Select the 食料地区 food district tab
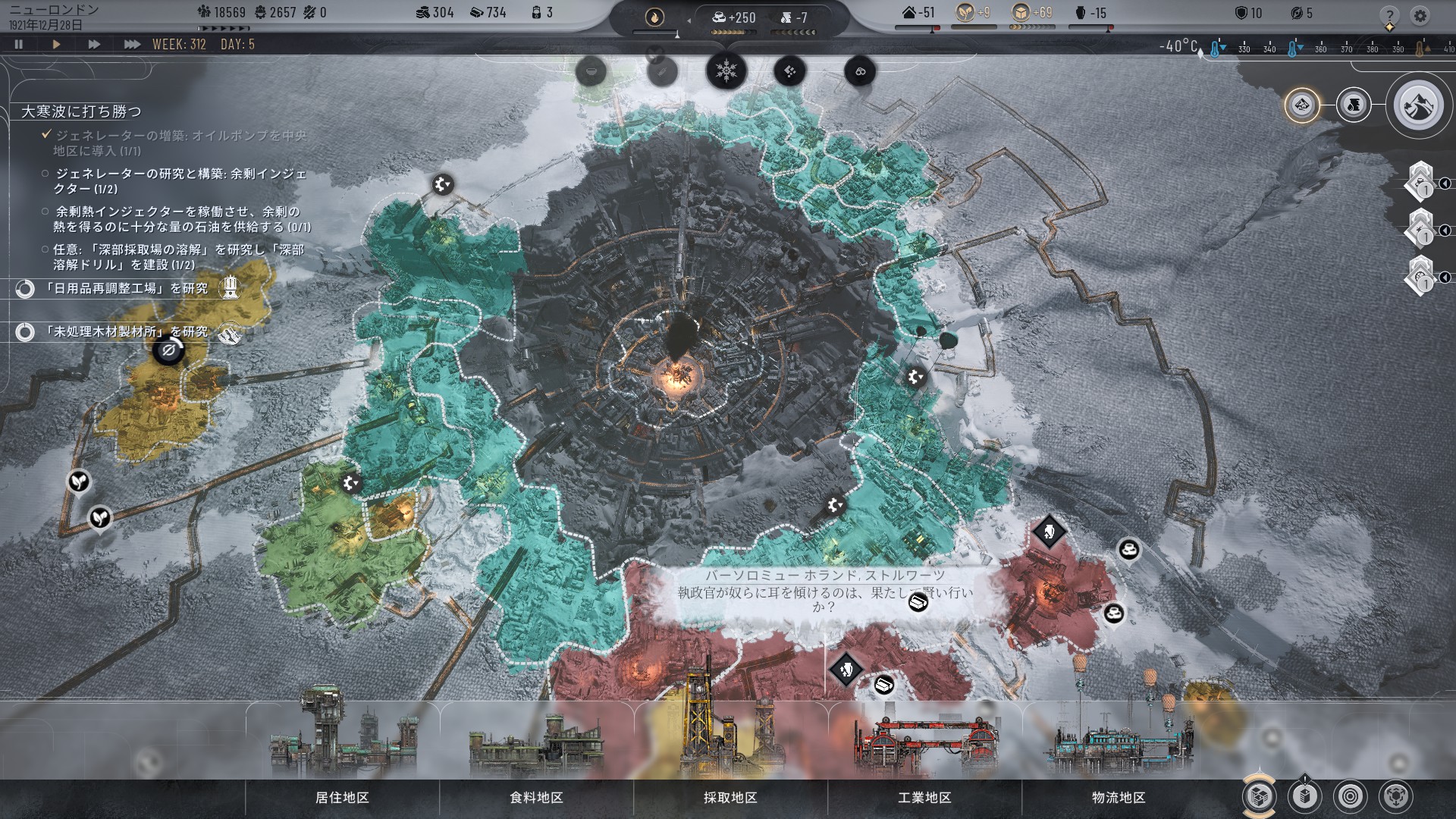The height and width of the screenshot is (819, 1456). (536, 798)
